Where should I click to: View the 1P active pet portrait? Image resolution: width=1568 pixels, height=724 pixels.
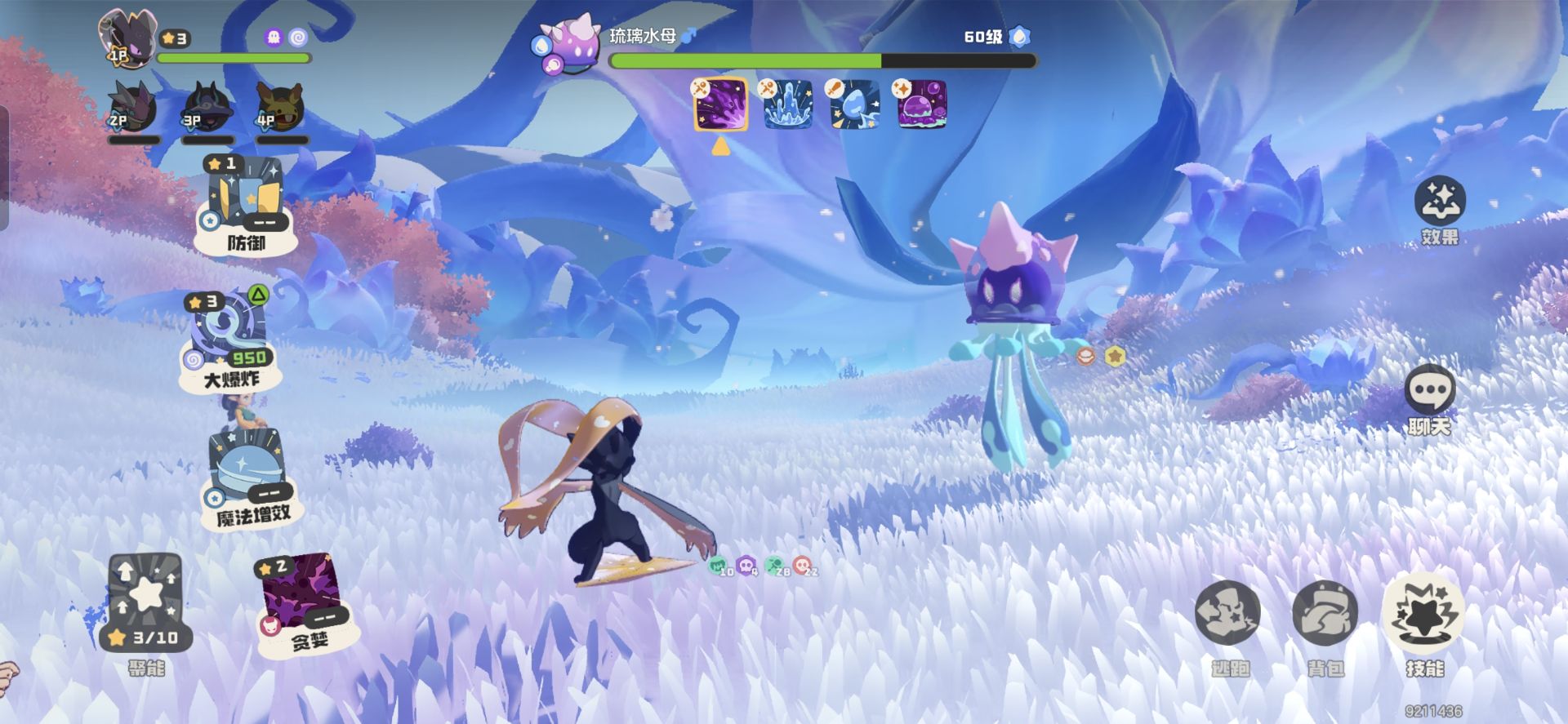click(x=127, y=37)
